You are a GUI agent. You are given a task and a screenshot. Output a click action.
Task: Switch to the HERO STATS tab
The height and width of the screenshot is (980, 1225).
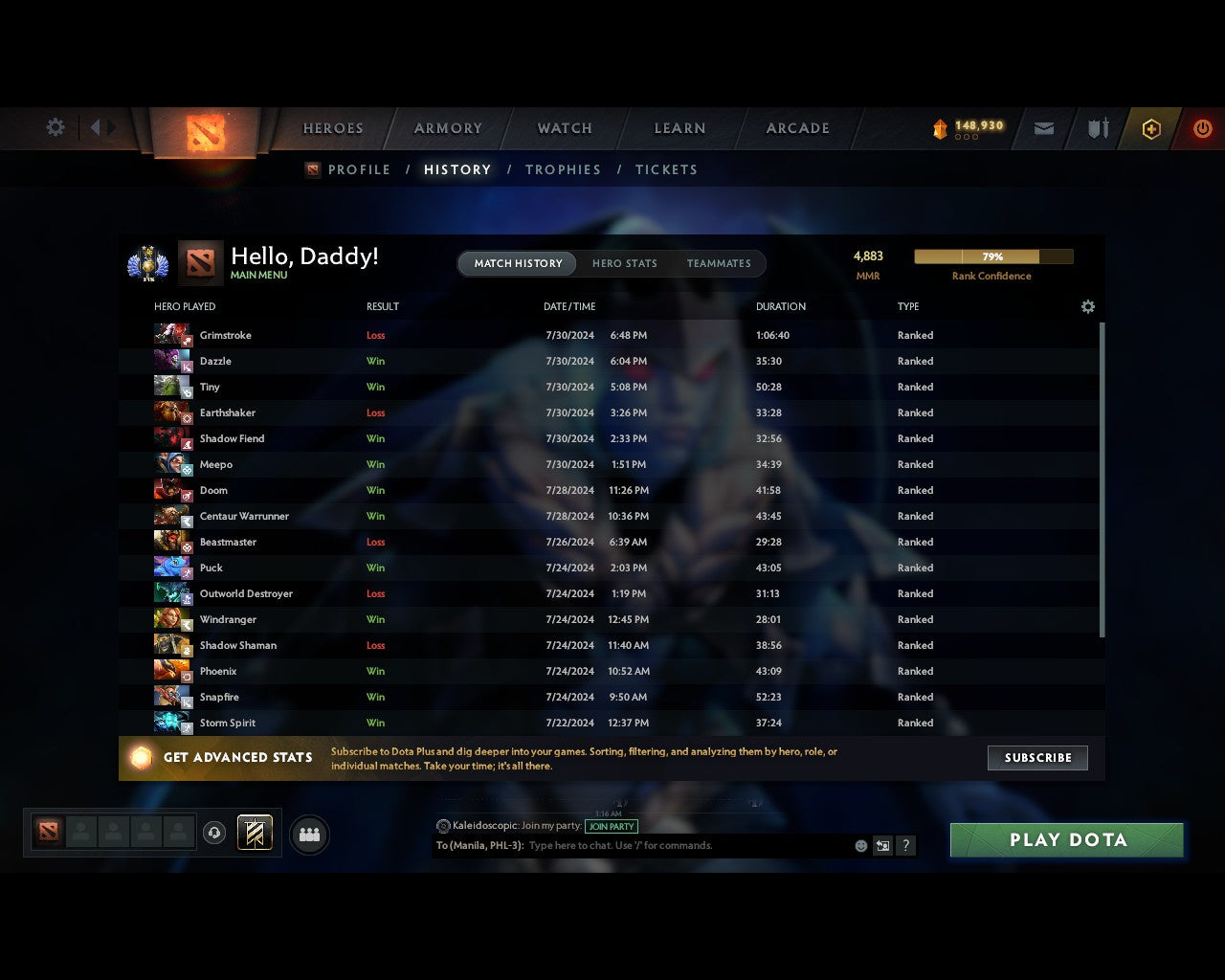point(625,263)
